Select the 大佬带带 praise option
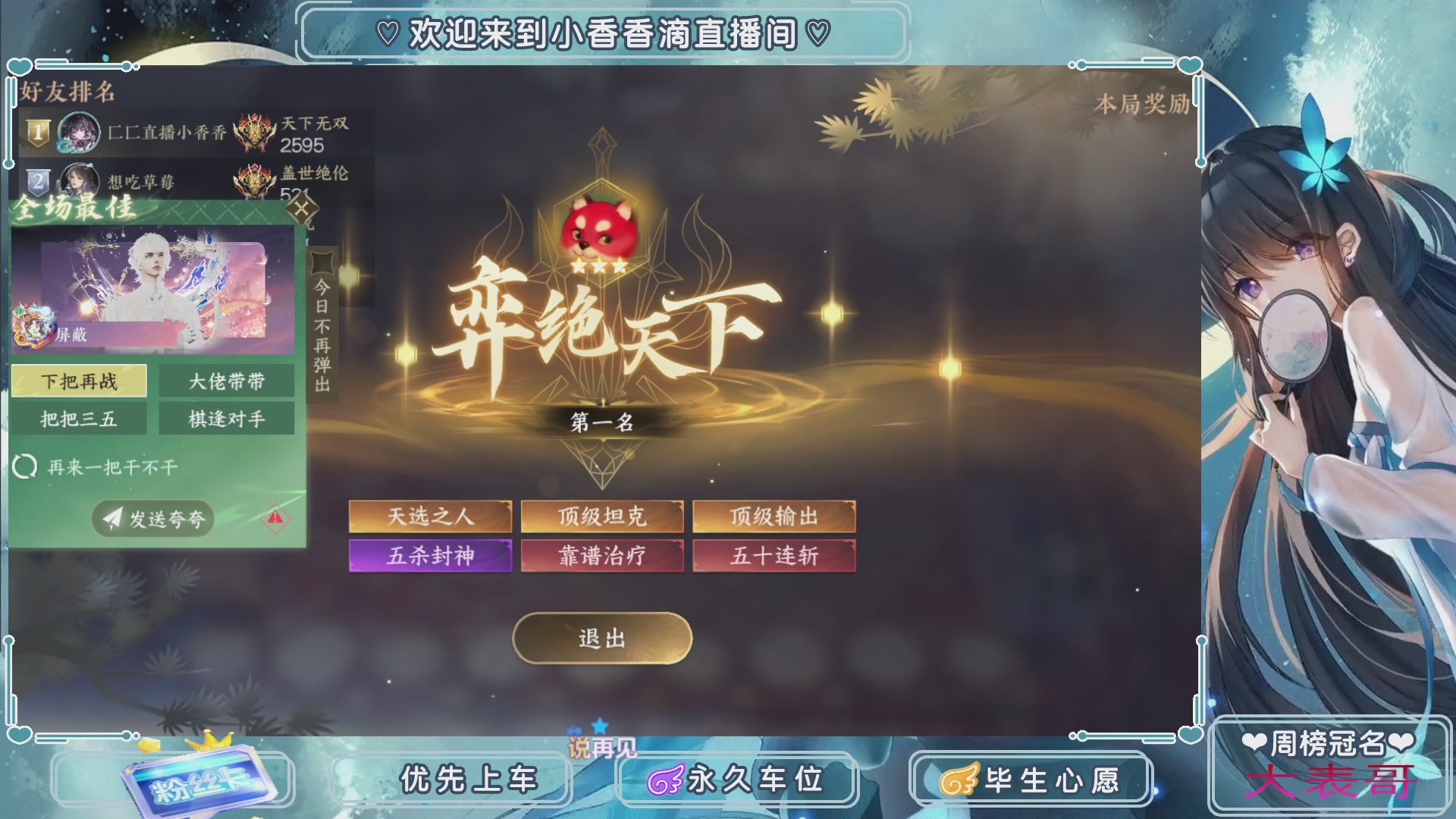1456x819 pixels. [x=225, y=381]
